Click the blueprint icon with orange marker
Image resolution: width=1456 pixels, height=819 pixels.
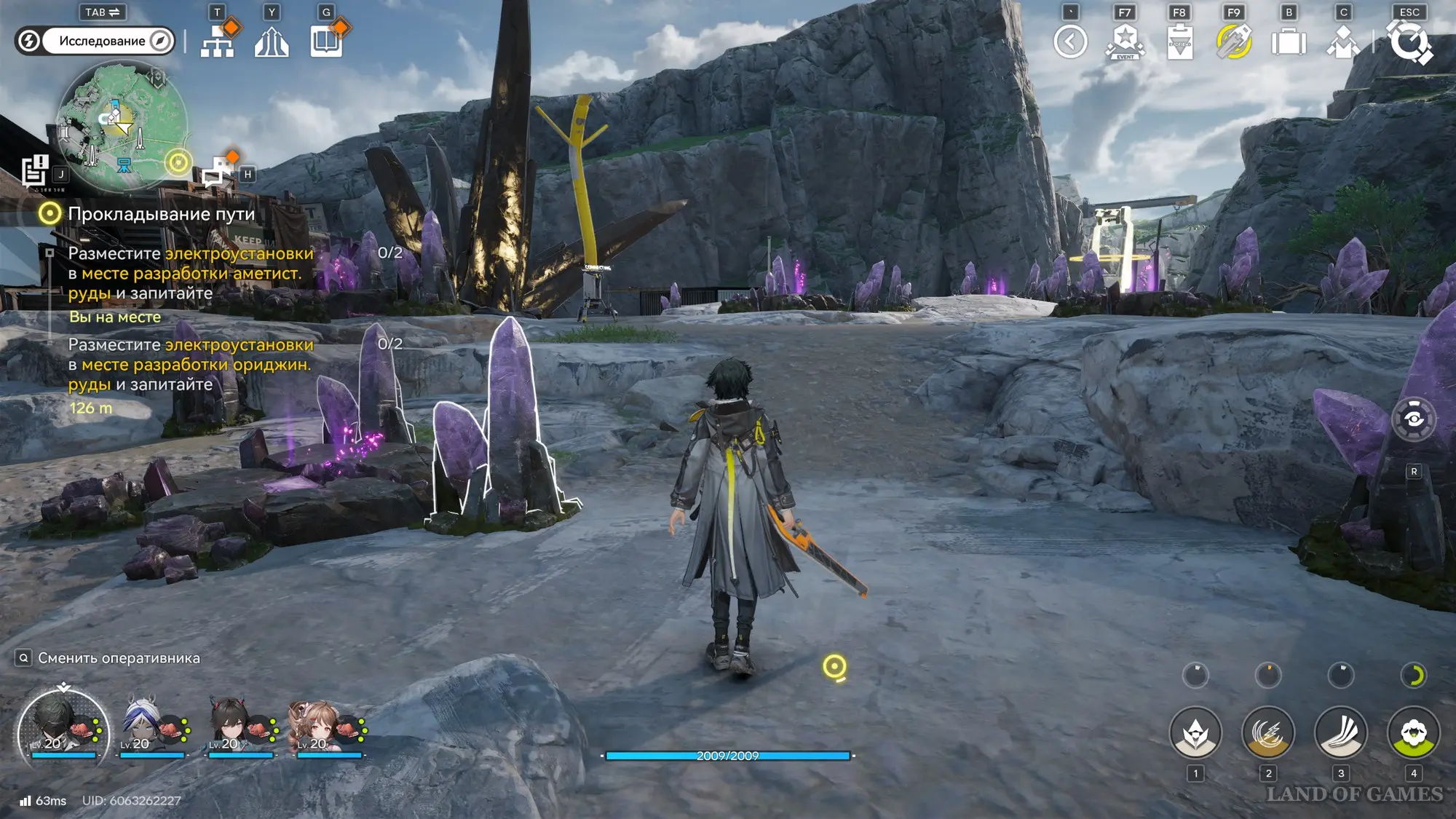217,172
